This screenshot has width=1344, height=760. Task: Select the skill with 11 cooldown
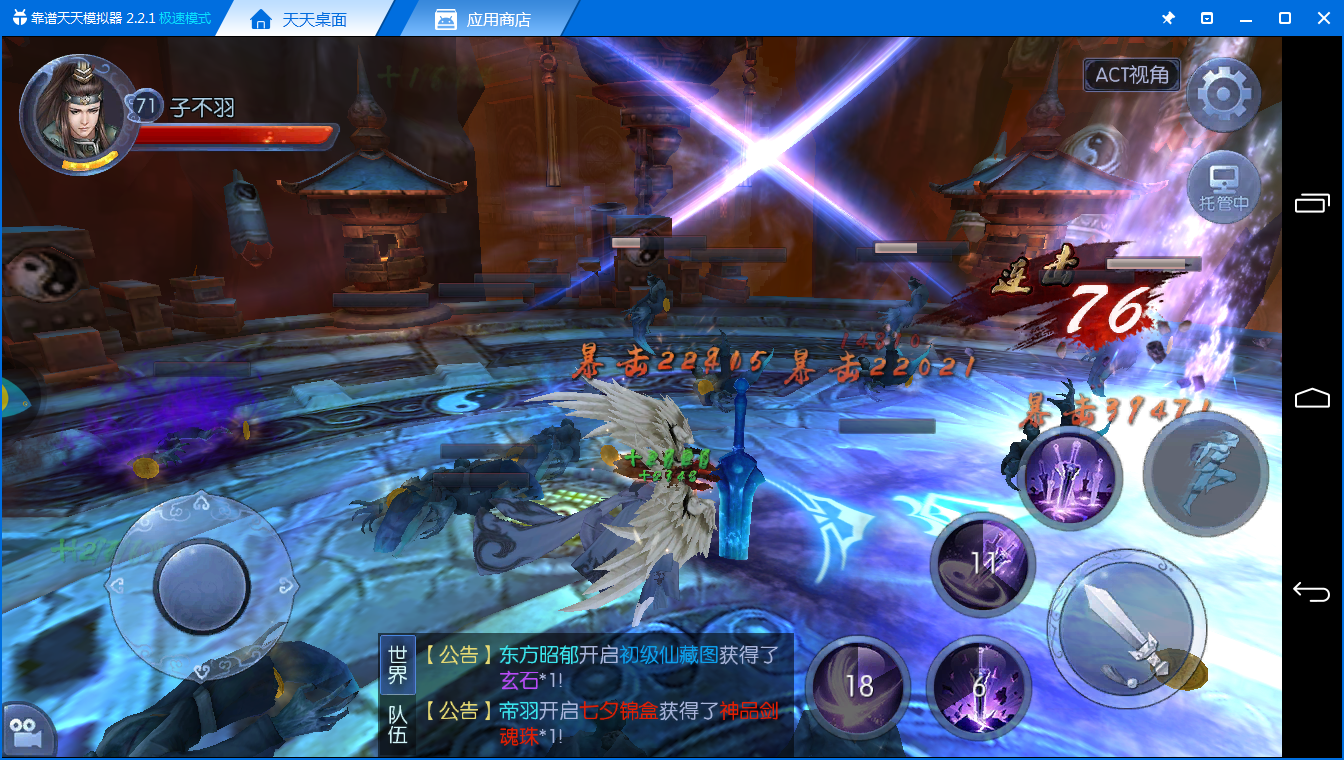tap(981, 562)
